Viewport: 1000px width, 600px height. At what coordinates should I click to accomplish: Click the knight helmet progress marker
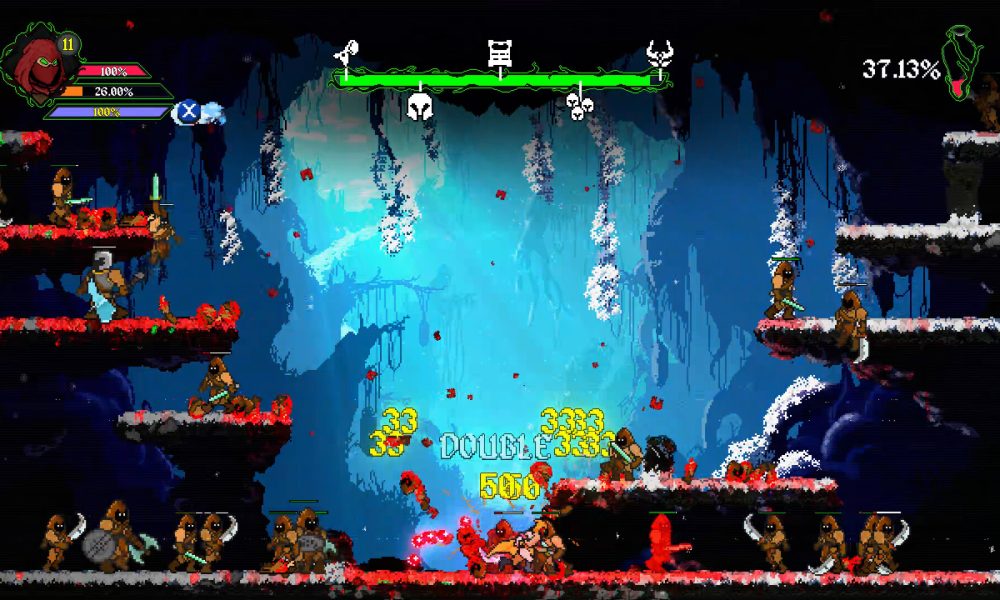tap(420, 106)
